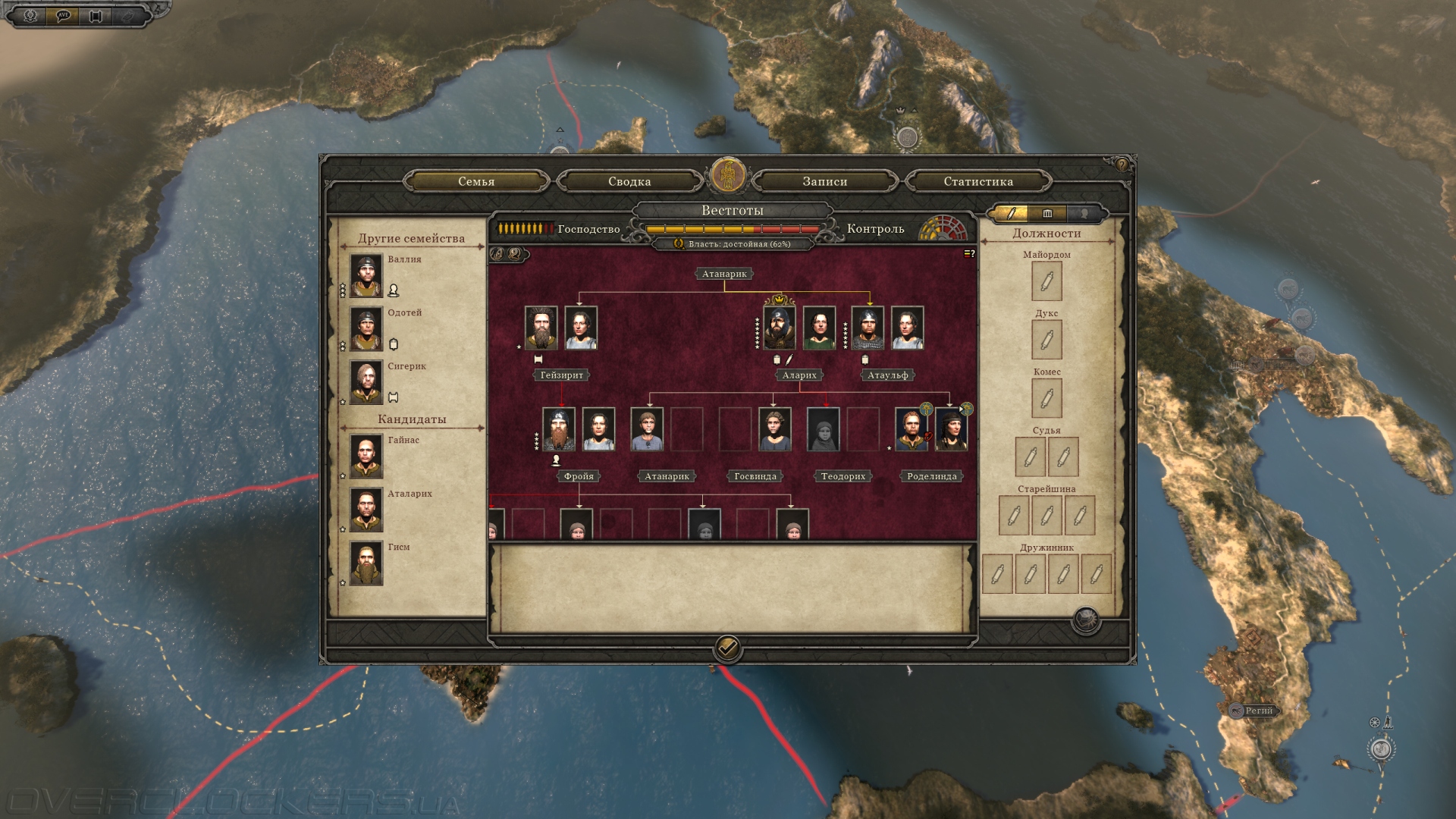Open the Сводка tab
1456x819 pixels.
pyautogui.click(x=629, y=181)
